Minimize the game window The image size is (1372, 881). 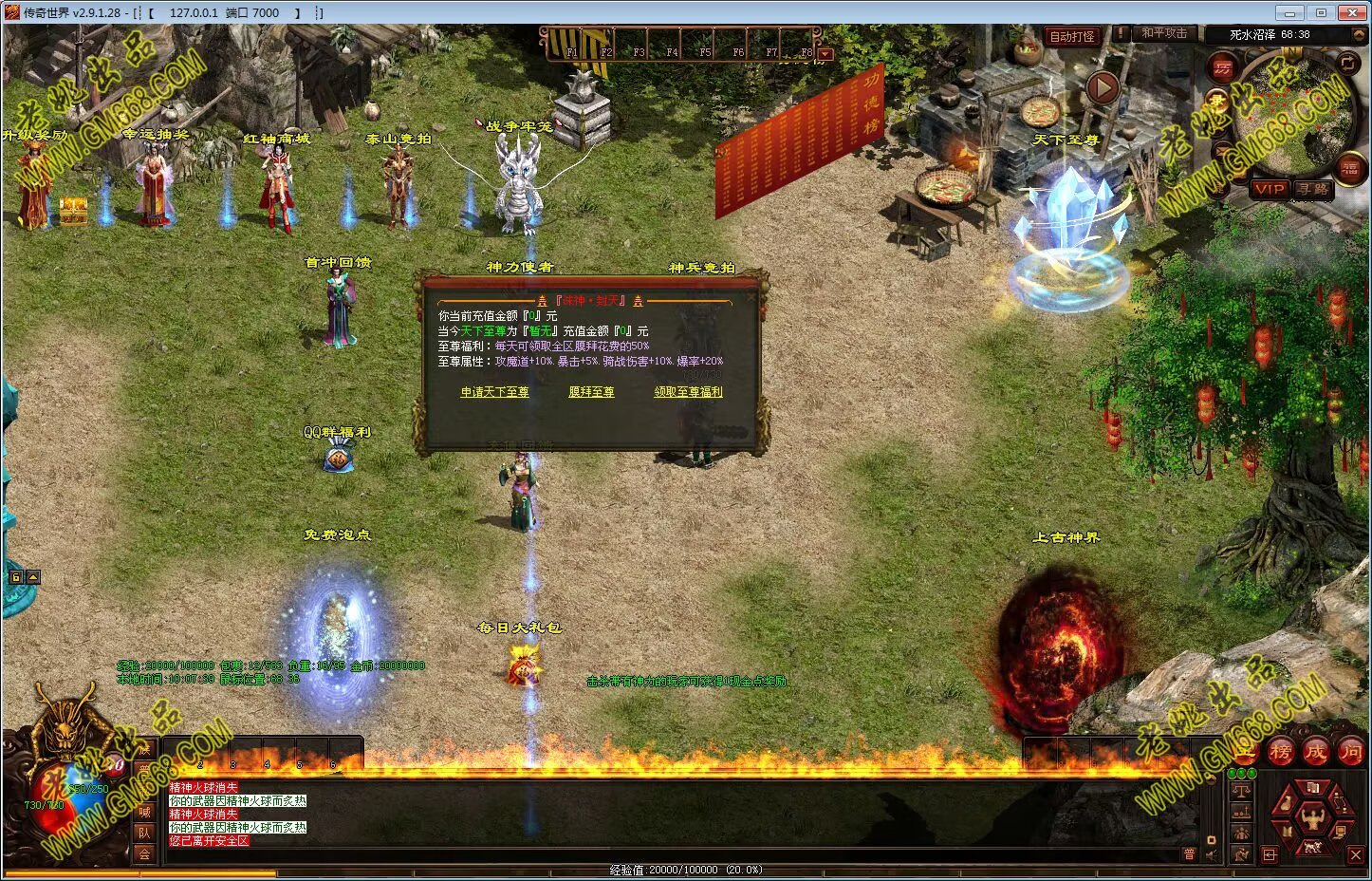pyautogui.click(x=1288, y=12)
